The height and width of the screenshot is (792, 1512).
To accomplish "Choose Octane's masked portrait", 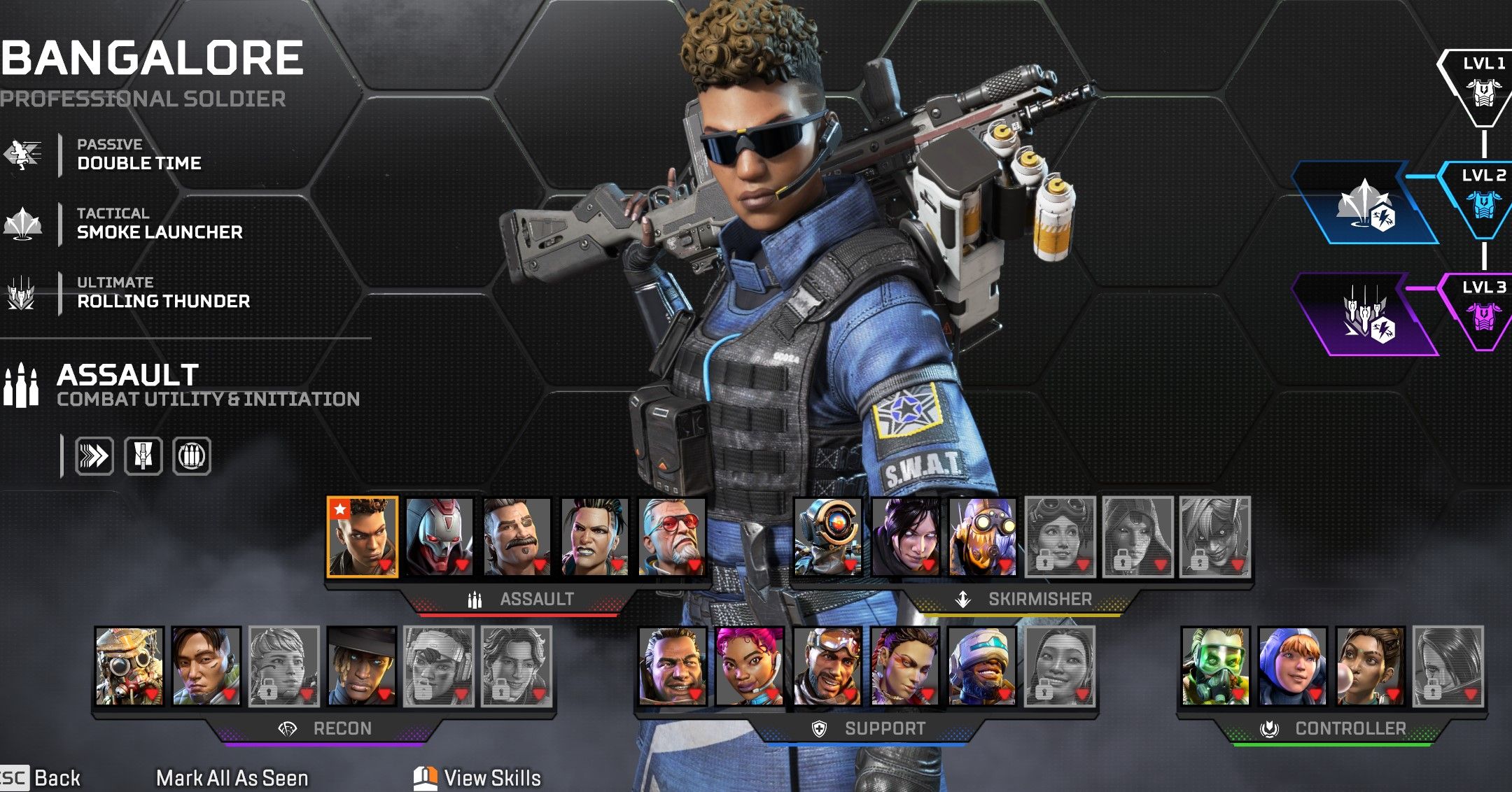I will tap(983, 537).
